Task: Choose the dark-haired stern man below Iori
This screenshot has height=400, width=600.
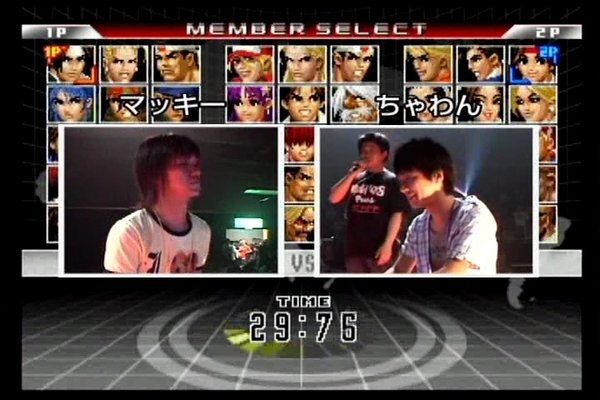Action: click(299, 184)
